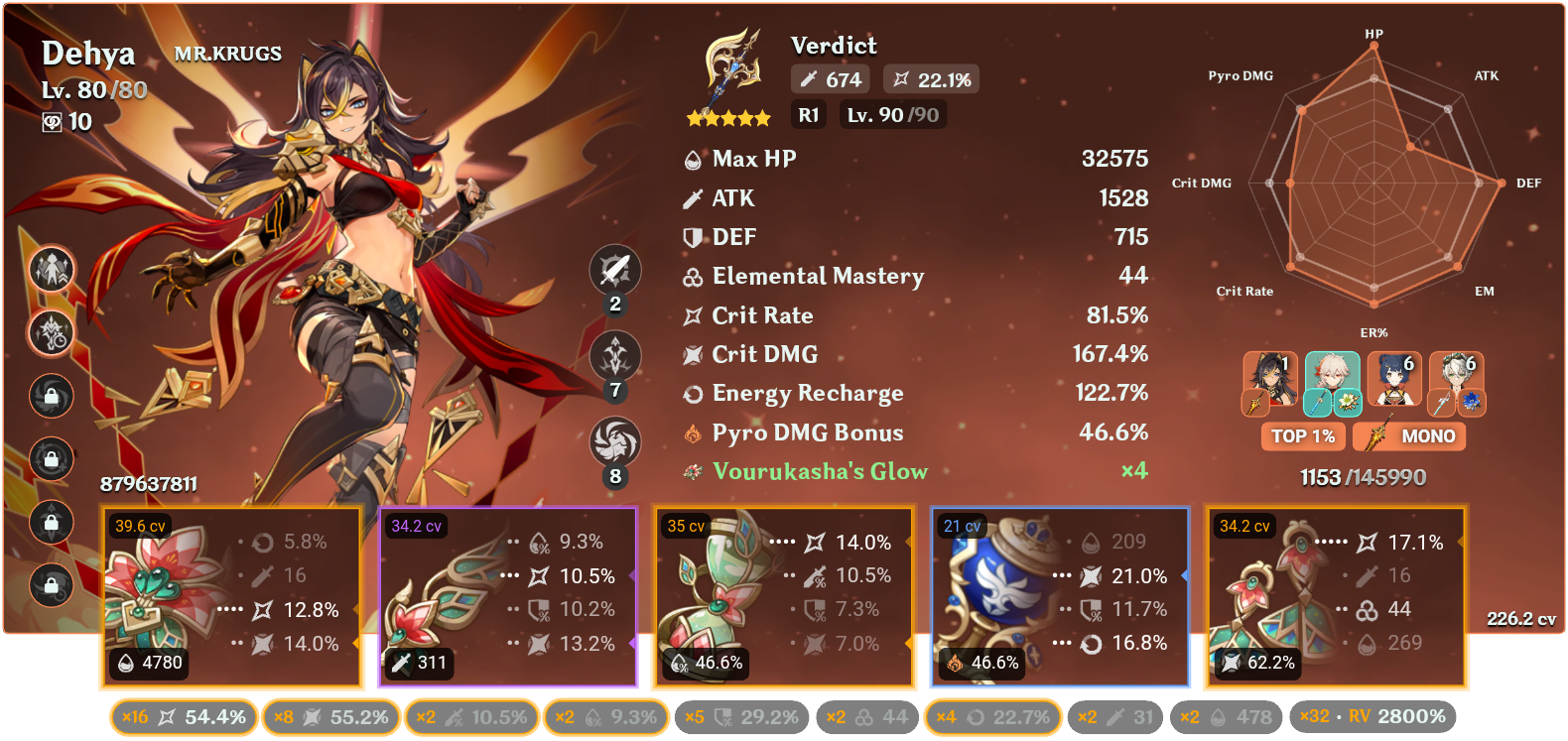Click the Pyro DMG Bonus flame icon
Viewport: 1568px width, 741px height.
(x=692, y=432)
